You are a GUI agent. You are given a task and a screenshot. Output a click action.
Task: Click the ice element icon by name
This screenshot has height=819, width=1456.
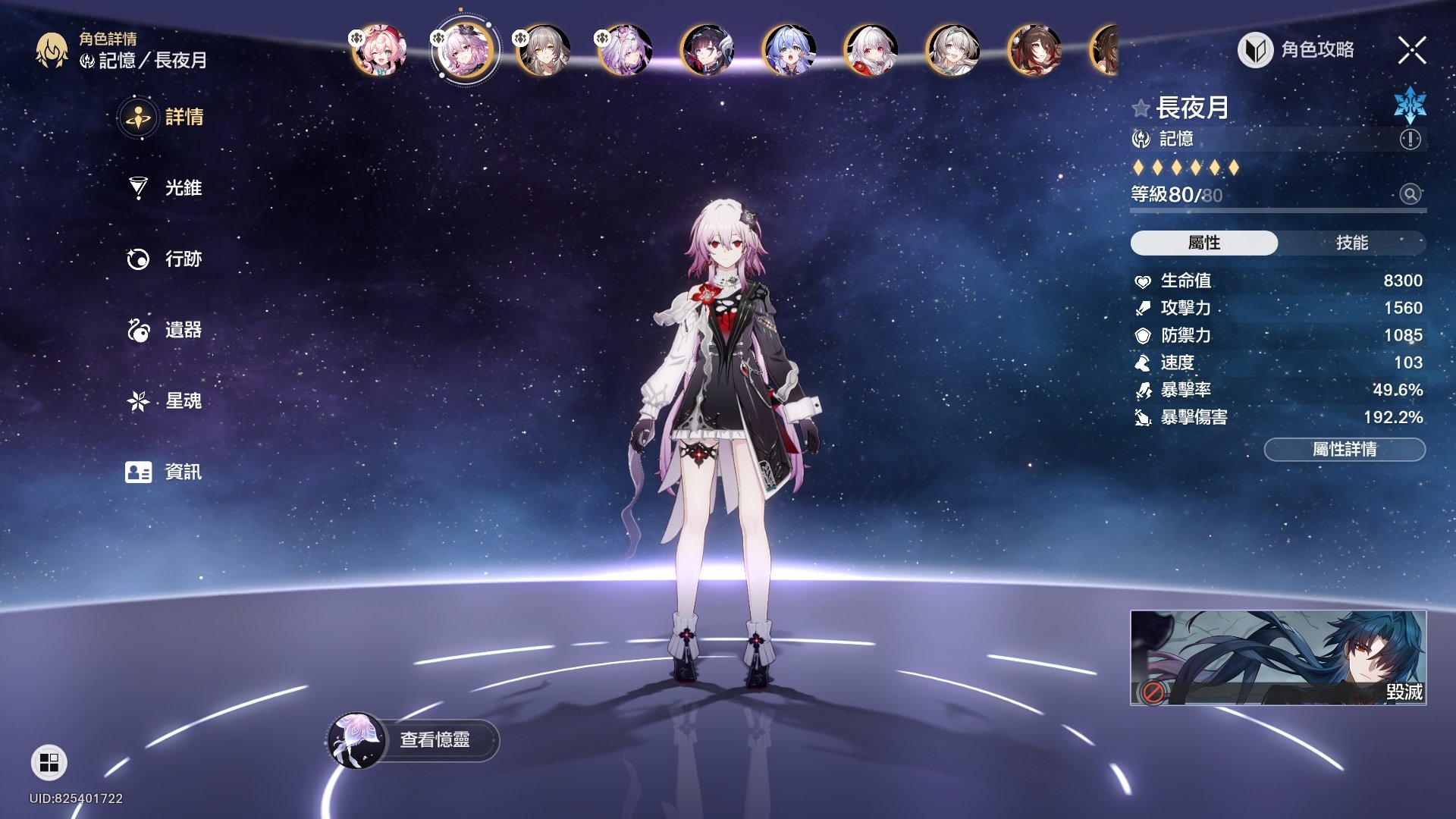1410,105
